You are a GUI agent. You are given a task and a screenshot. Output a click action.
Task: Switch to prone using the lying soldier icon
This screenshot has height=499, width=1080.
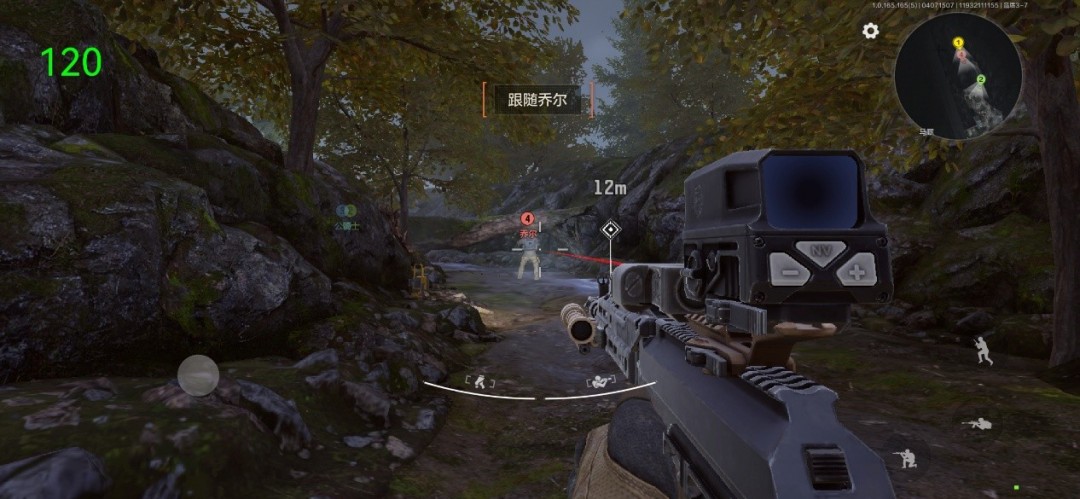(977, 424)
